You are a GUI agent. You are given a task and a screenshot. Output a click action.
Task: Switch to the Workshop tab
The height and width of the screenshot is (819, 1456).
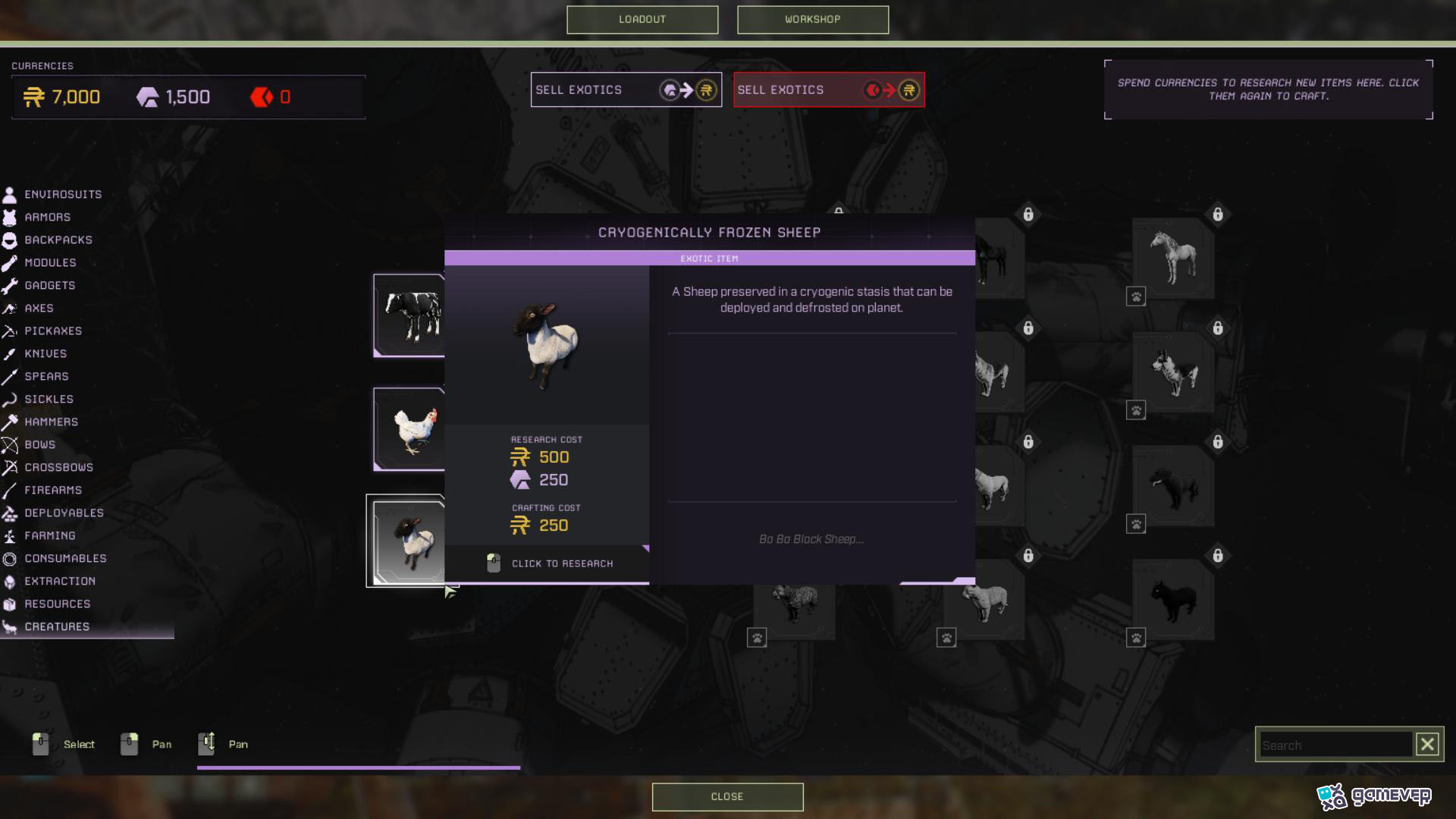812,20
